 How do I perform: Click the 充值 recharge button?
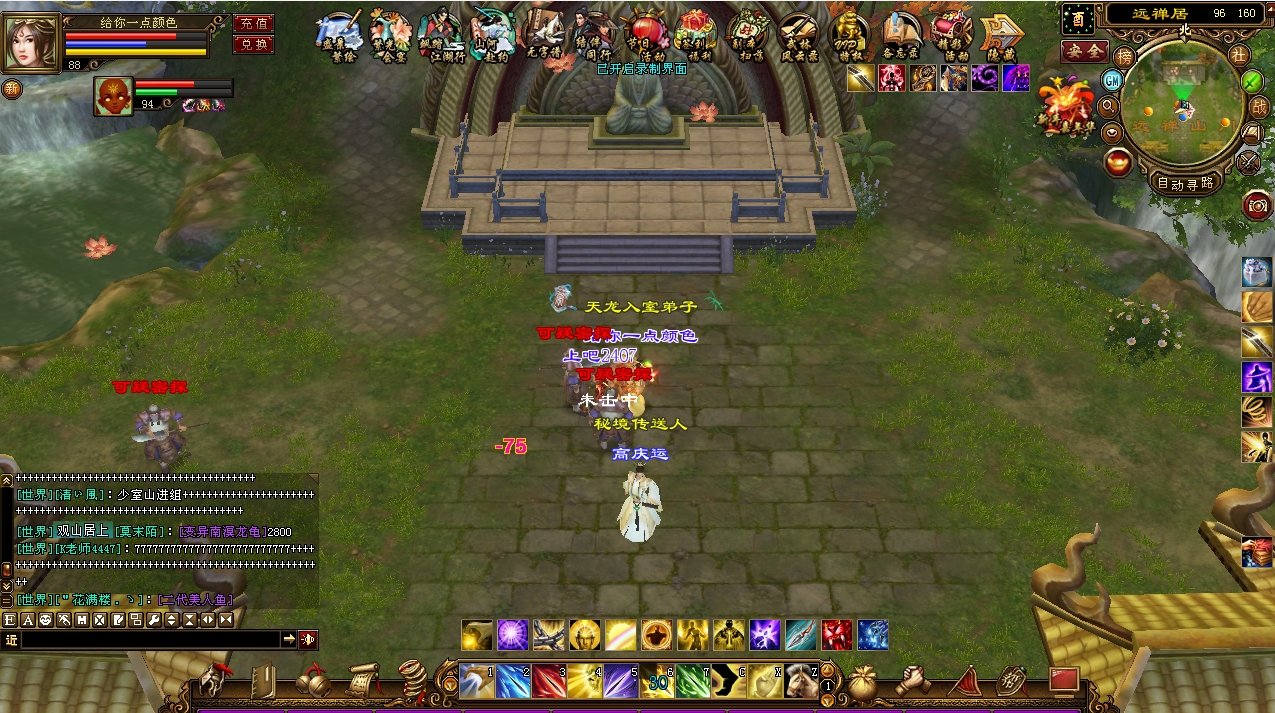click(x=253, y=23)
